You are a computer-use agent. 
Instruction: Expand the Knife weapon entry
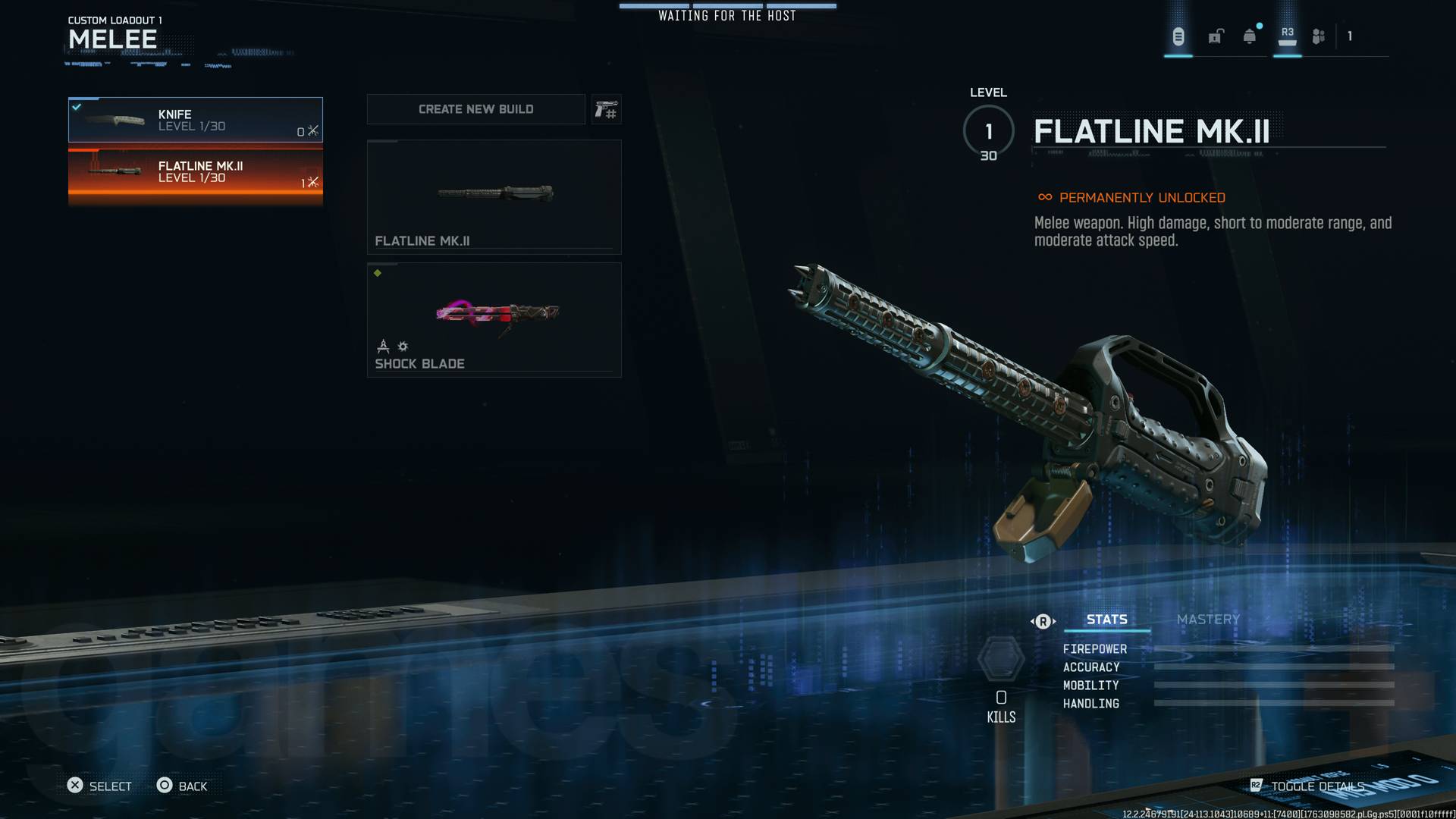point(195,119)
